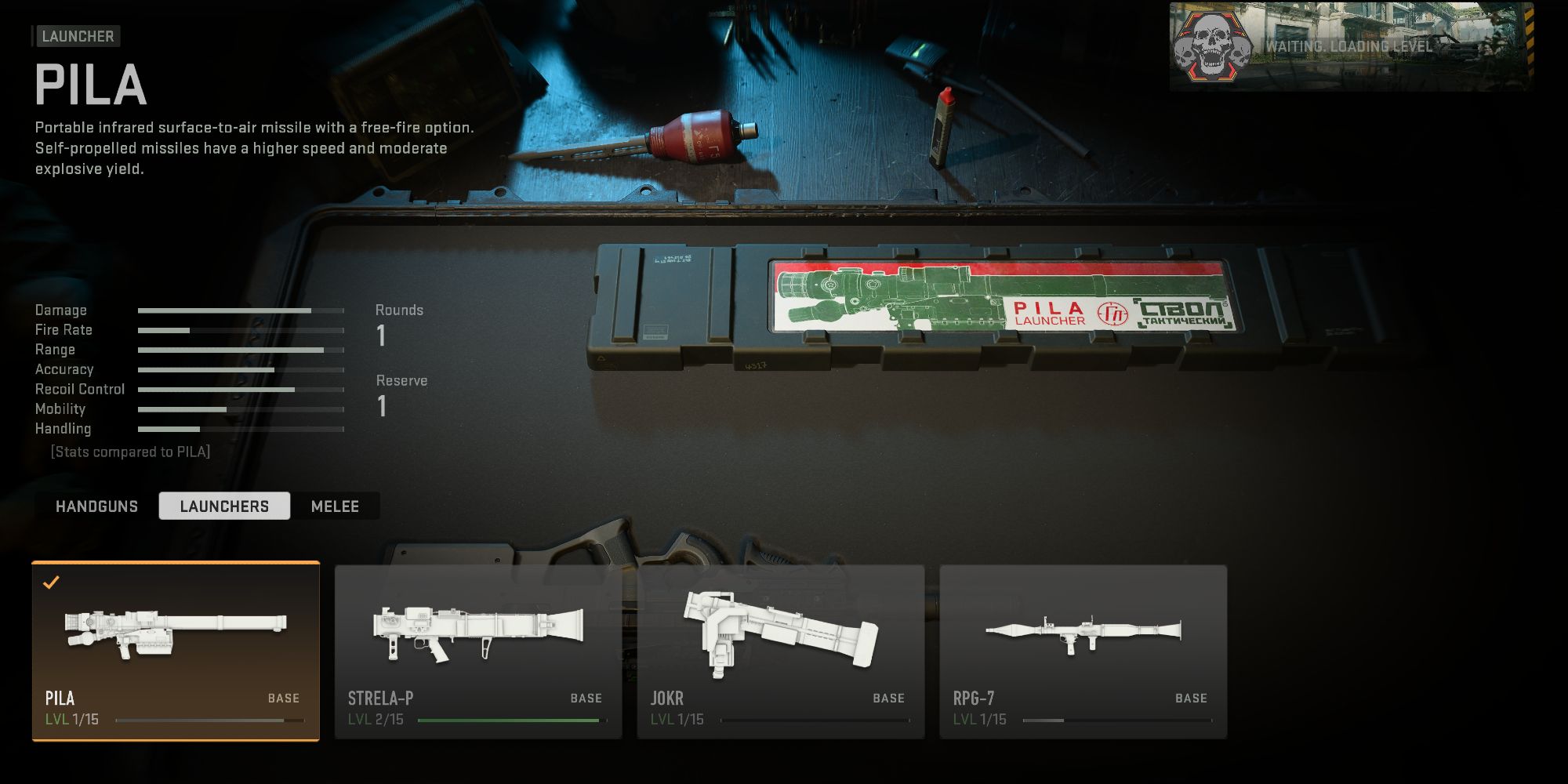Switch to the HANDGUNS tab

pos(95,506)
